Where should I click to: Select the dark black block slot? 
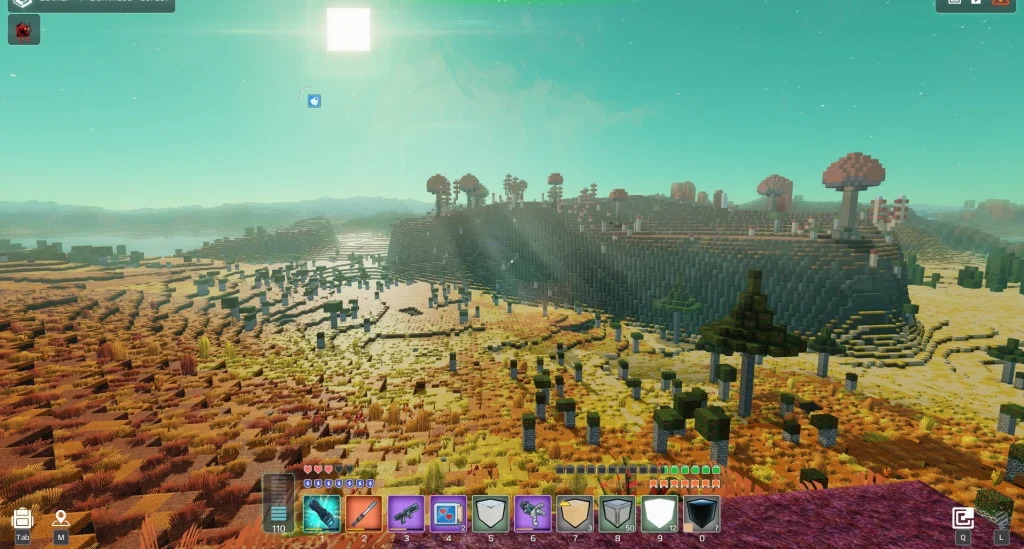pyautogui.click(x=701, y=513)
